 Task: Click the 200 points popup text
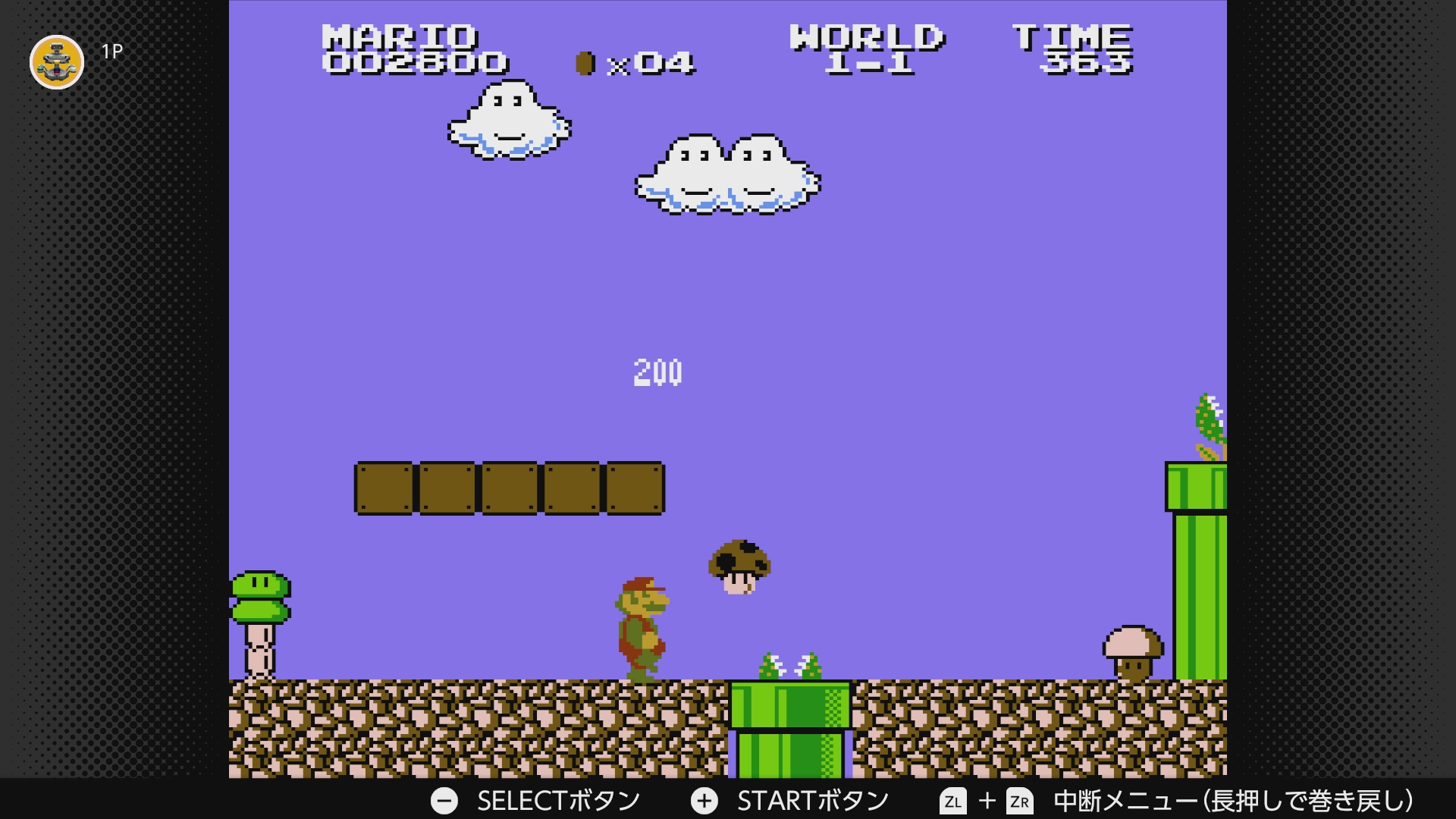658,372
